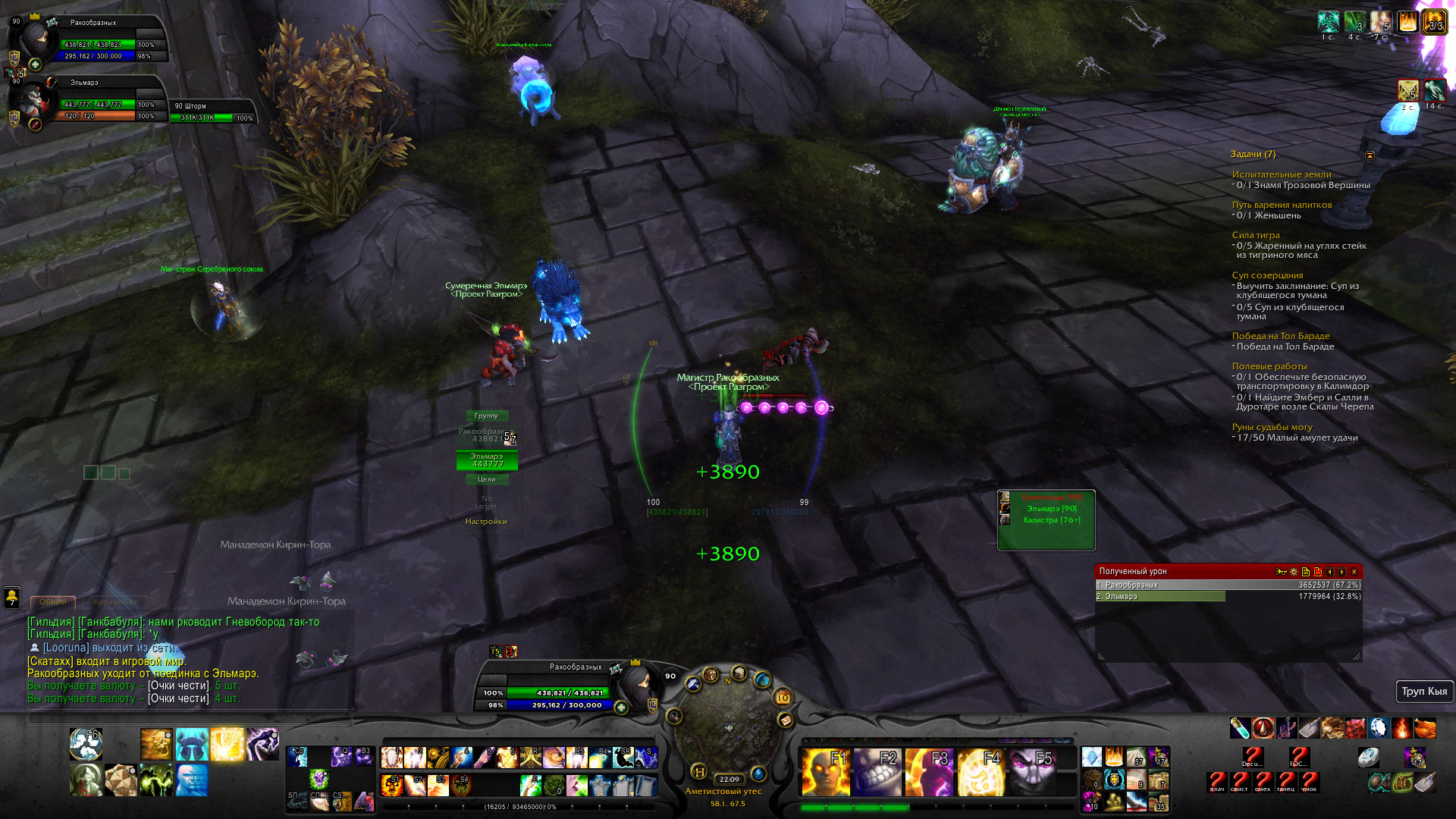1456x819 pixels.
Task: Open the minimap in the bottom bar
Action: 728,728
